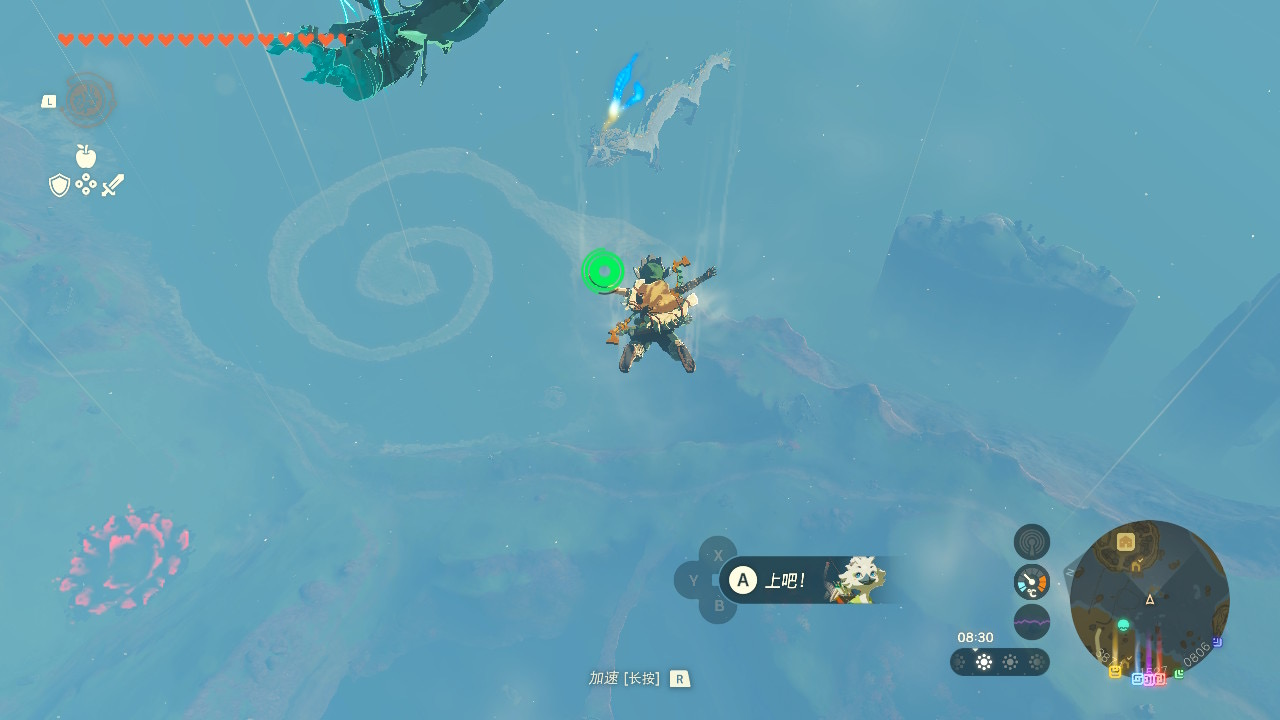The width and height of the screenshot is (1280, 720).
Task: Choose the sword weapon quick-select icon
Action: (x=112, y=185)
